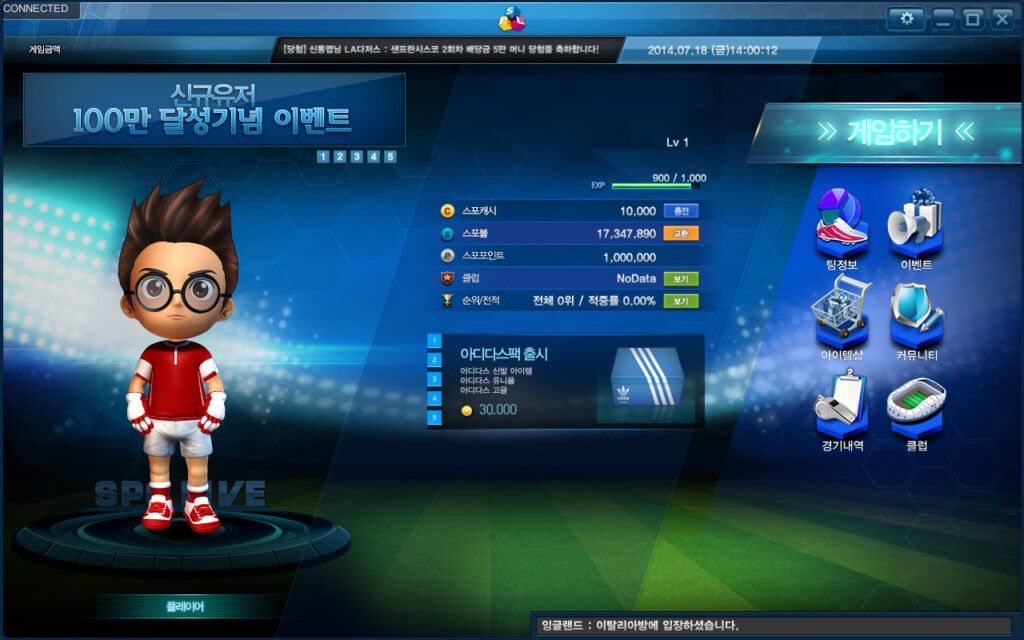View the 경기내역 match history
The height and width of the screenshot is (640, 1024).
pyautogui.click(x=841, y=408)
